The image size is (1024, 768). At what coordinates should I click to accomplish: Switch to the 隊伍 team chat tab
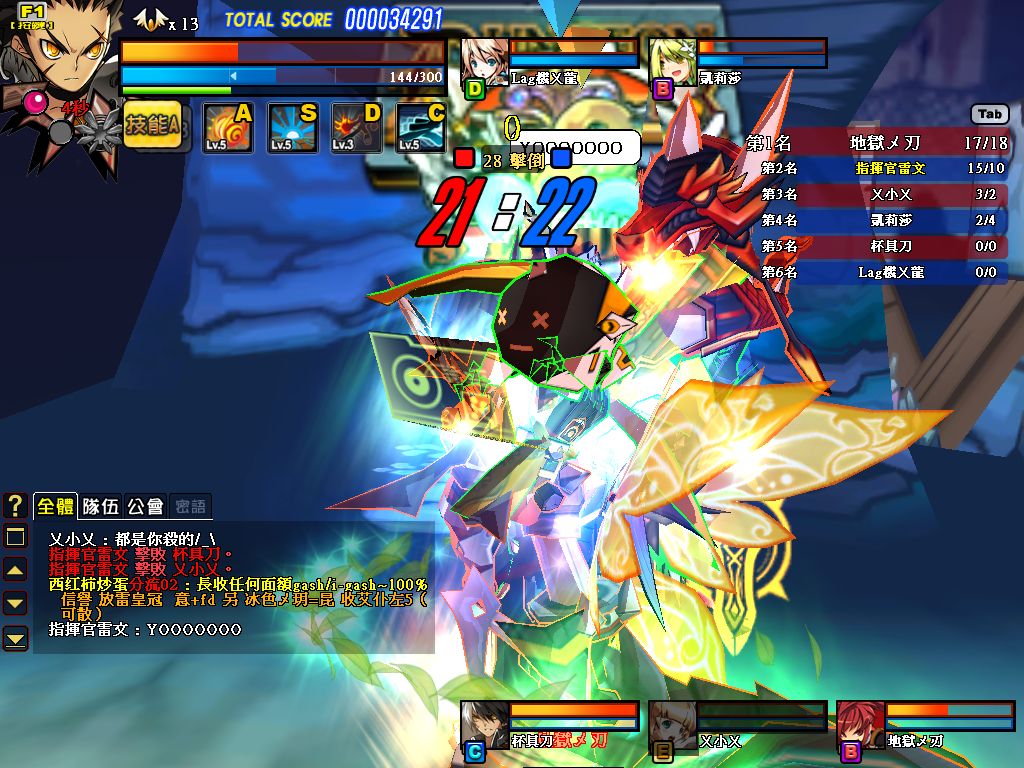pyautogui.click(x=100, y=506)
